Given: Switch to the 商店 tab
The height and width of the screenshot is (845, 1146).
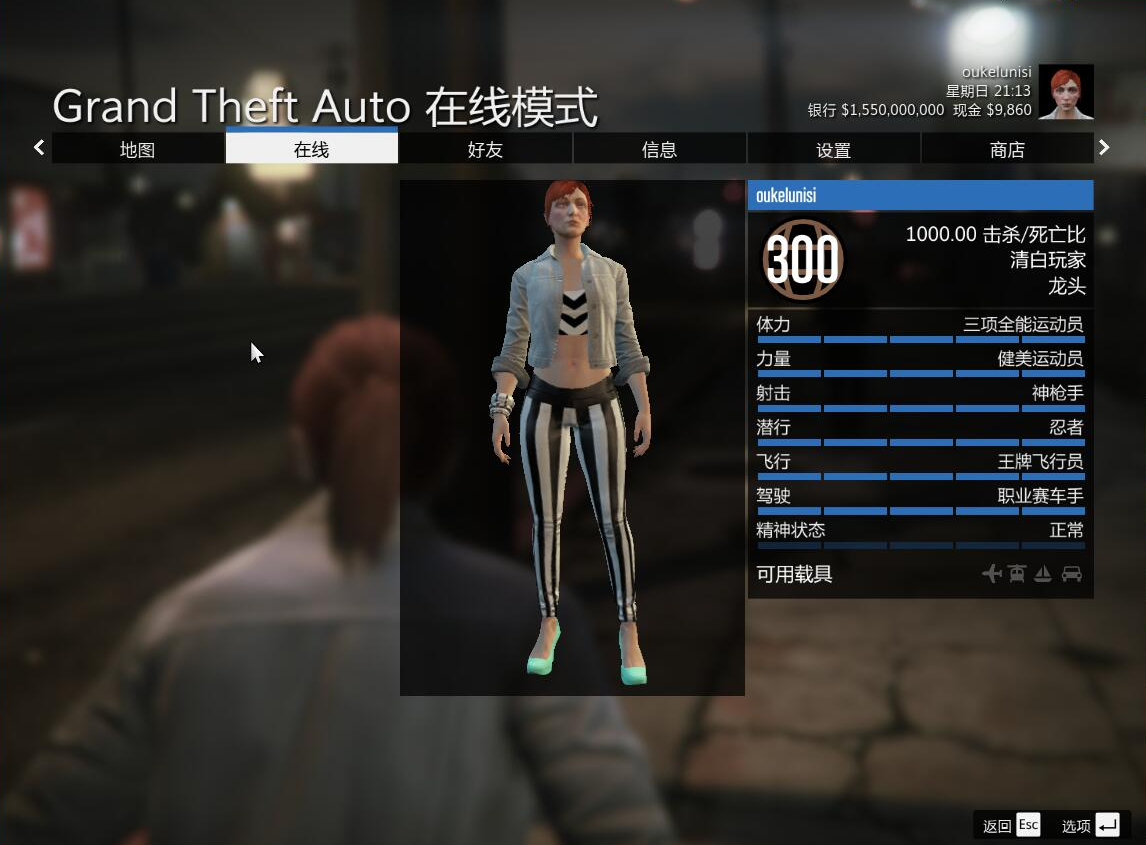Looking at the screenshot, I should coord(1007,150).
